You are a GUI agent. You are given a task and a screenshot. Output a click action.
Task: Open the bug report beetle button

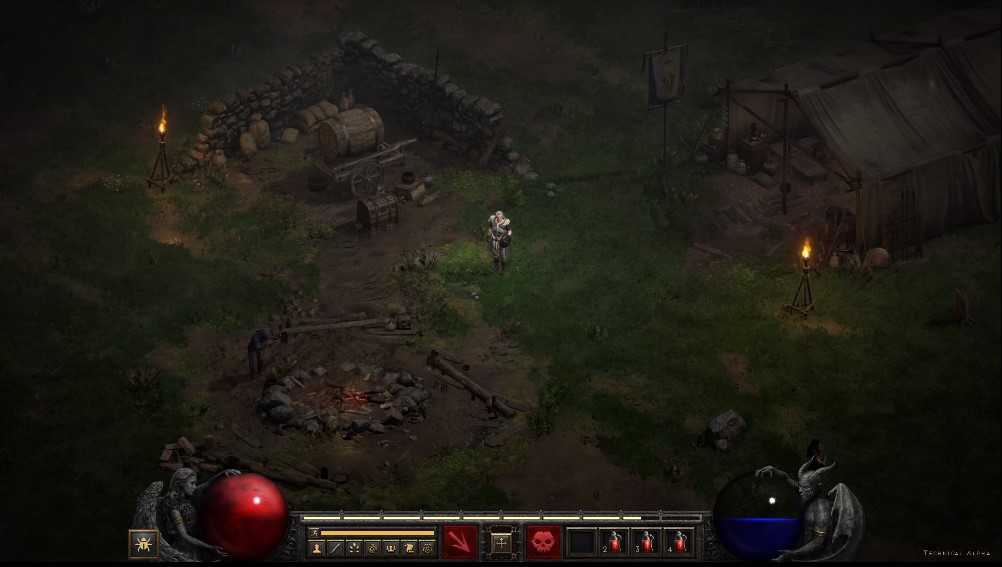coord(143,543)
